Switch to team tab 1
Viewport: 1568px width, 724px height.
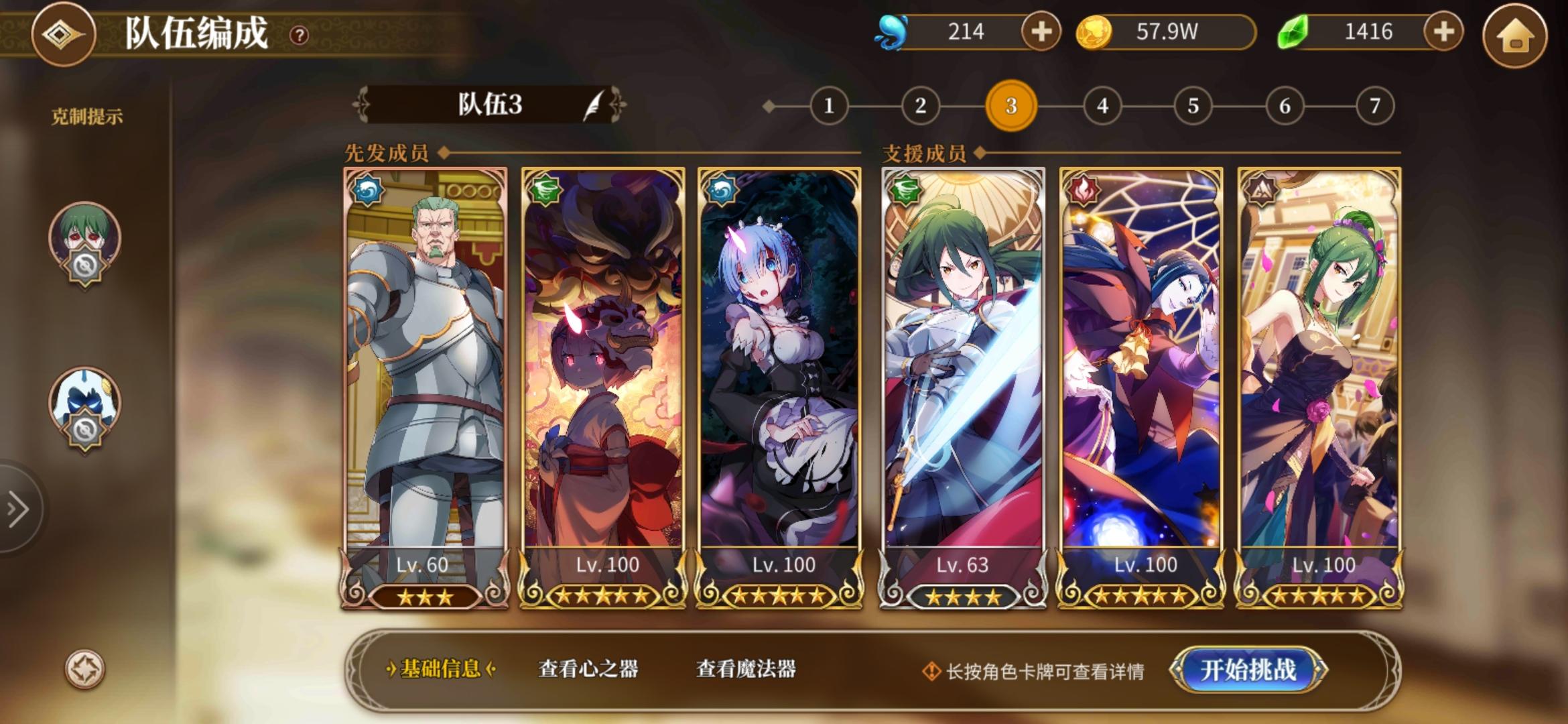point(830,105)
